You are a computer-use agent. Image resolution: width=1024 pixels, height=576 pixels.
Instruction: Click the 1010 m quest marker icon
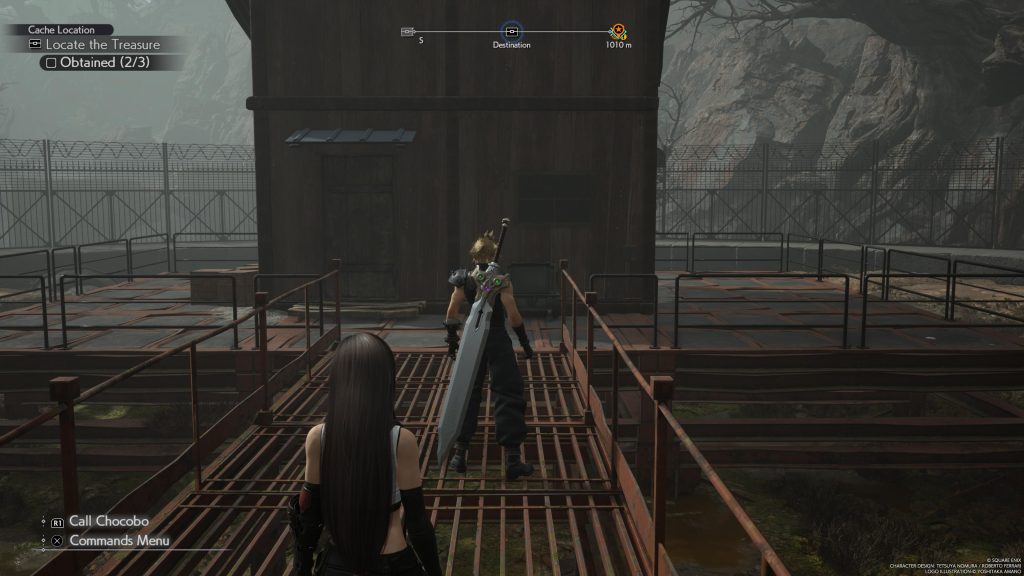pyautogui.click(x=621, y=32)
